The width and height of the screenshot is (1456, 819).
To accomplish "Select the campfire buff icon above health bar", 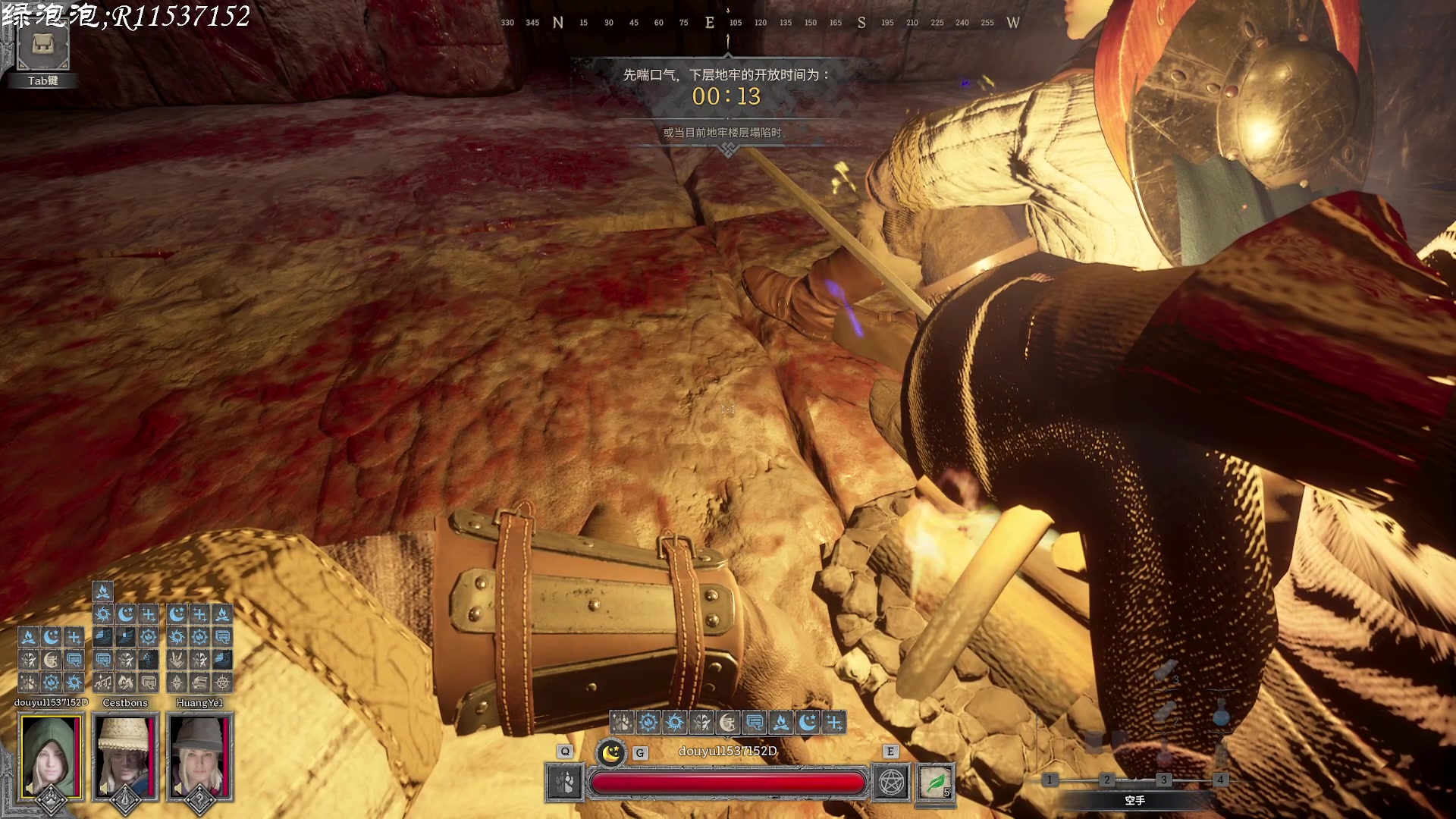I will pyautogui.click(x=781, y=722).
